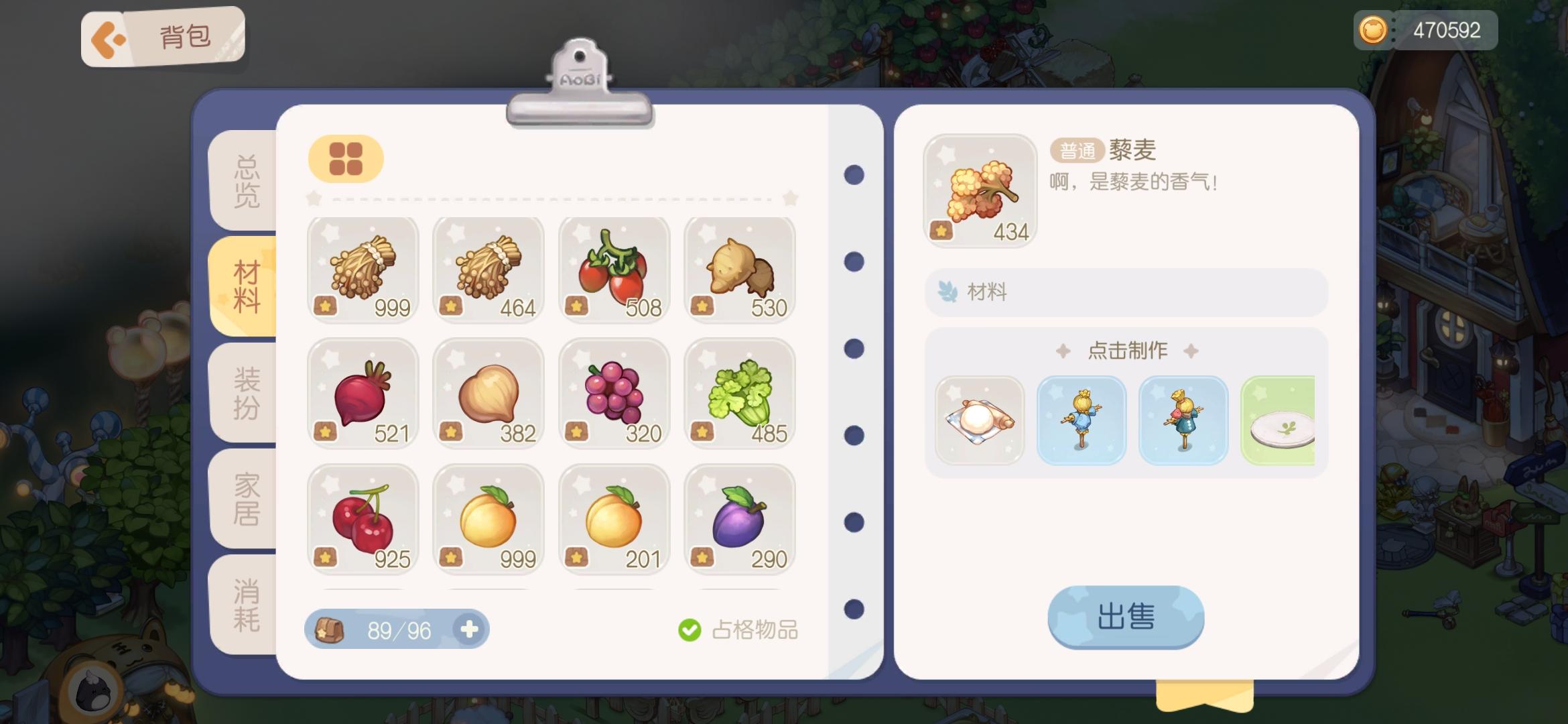Tap the back arrow next to 背包
Image resolution: width=1568 pixels, height=724 pixels.
point(109,38)
